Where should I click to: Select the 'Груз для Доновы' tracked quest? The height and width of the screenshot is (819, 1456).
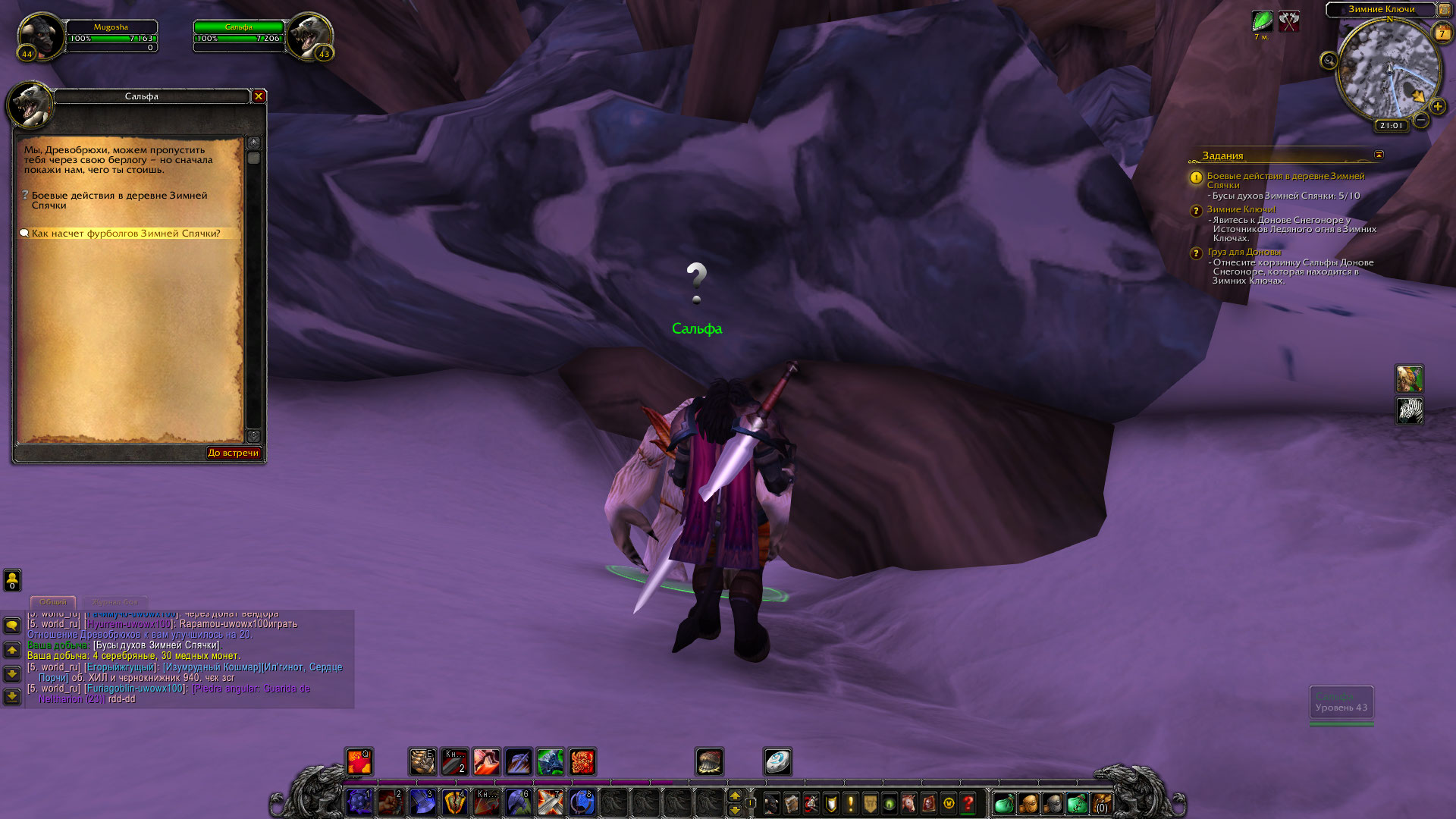1244,252
